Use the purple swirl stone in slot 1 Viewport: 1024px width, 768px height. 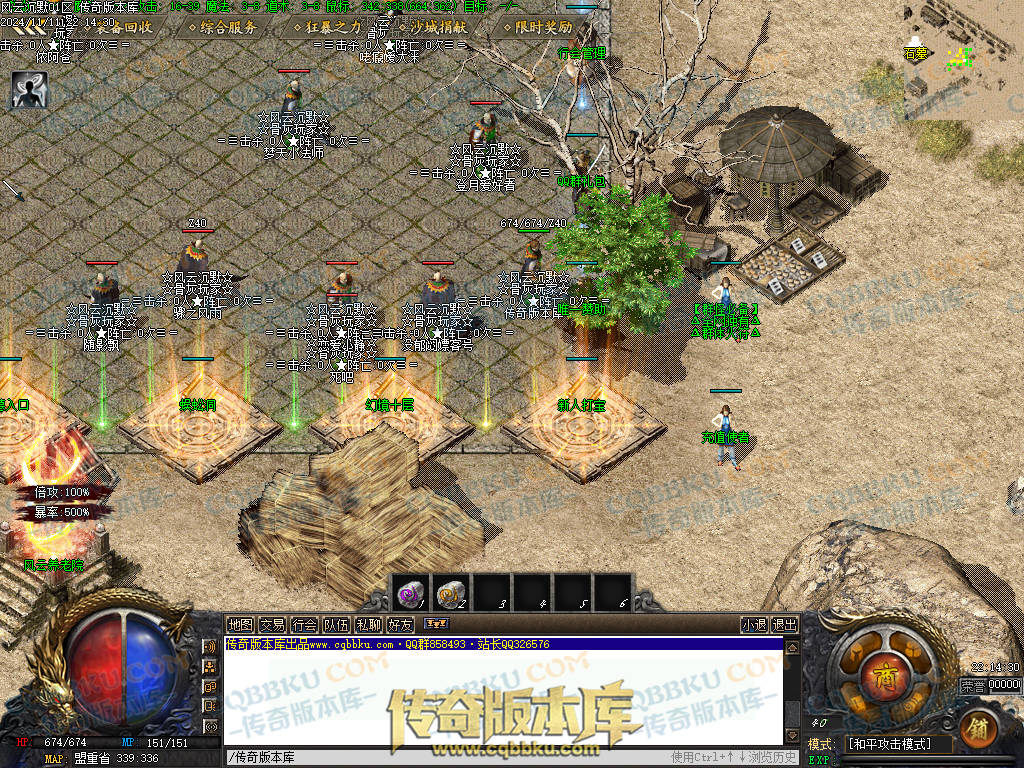(410, 594)
